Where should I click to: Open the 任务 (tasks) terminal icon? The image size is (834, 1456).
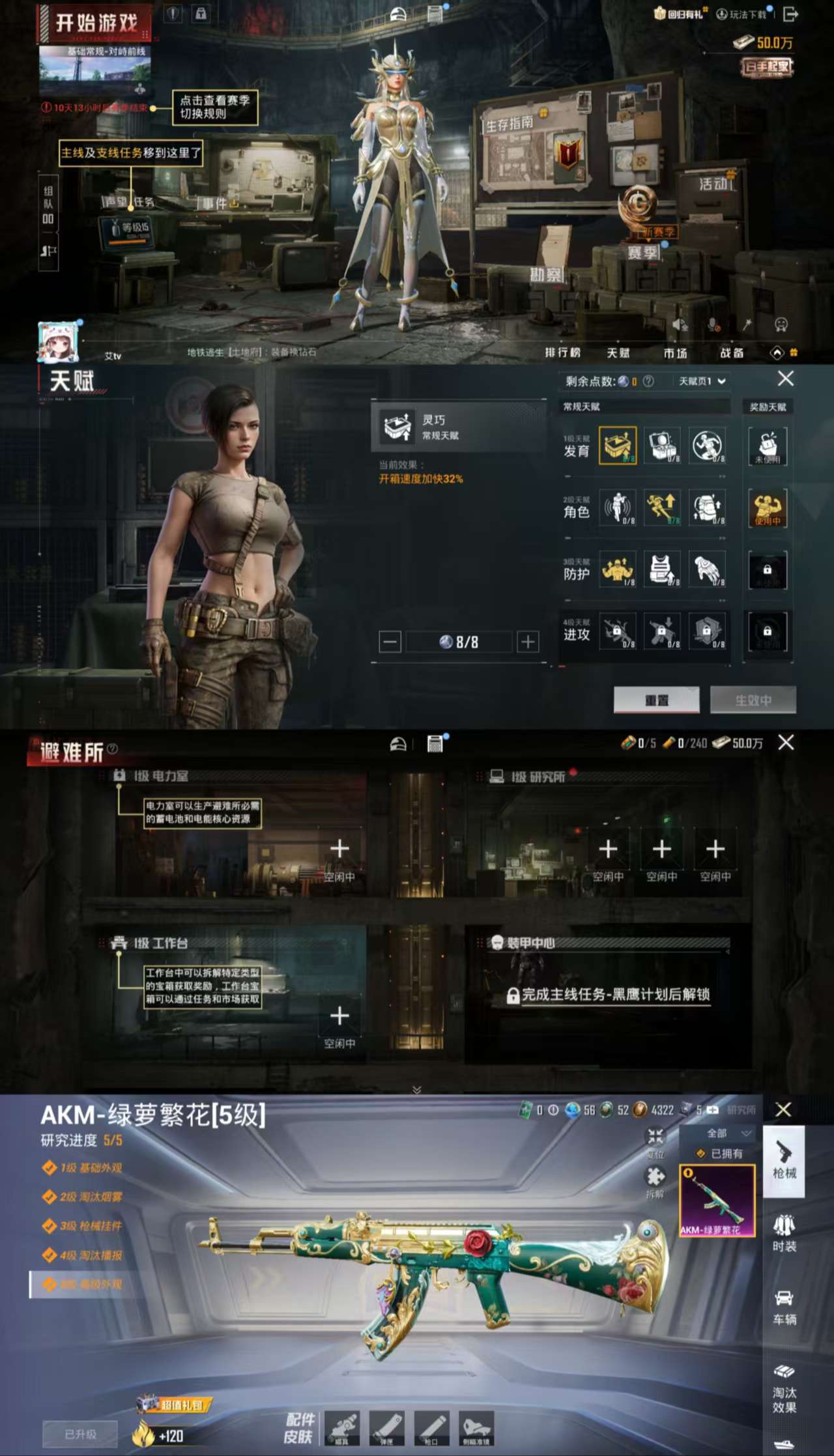143,202
